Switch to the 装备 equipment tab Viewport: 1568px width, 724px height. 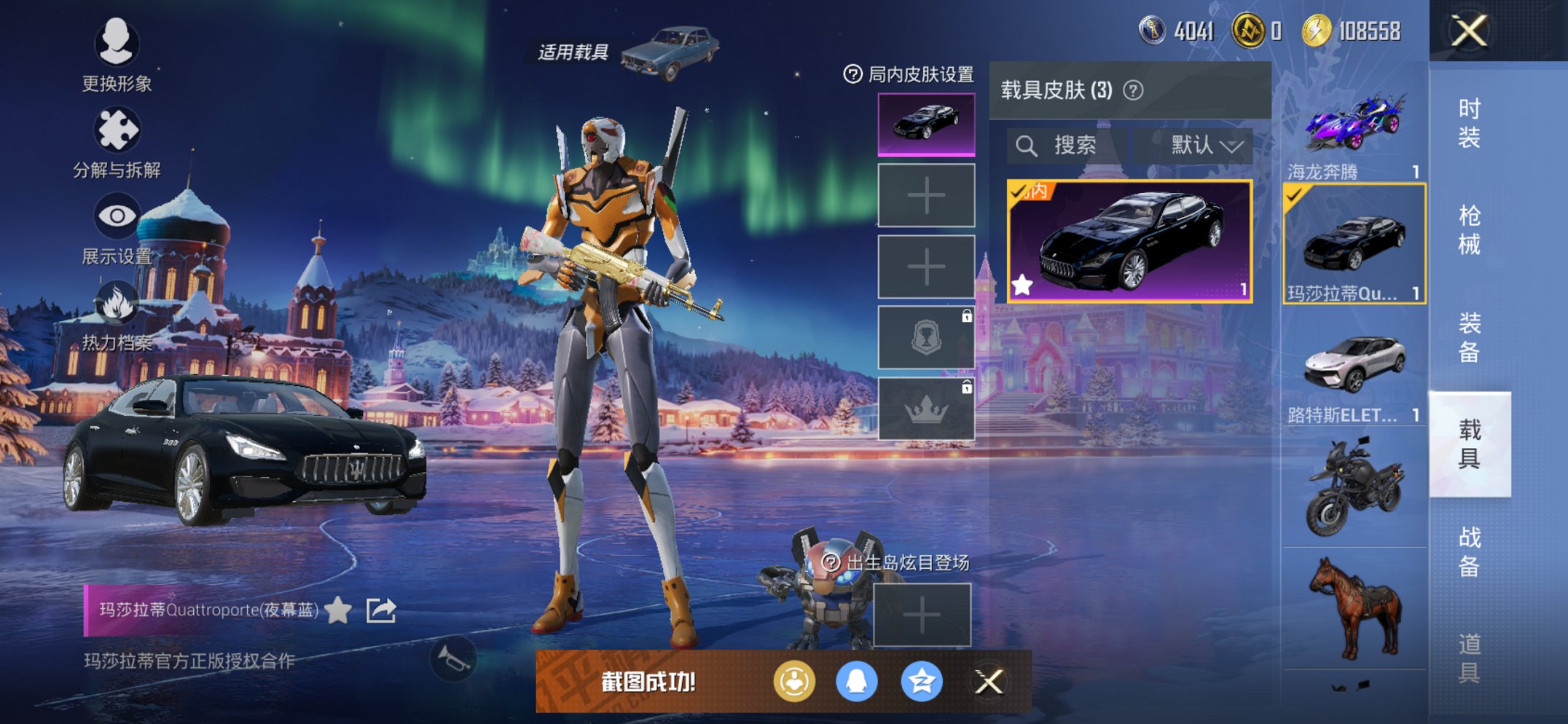click(x=1469, y=337)
